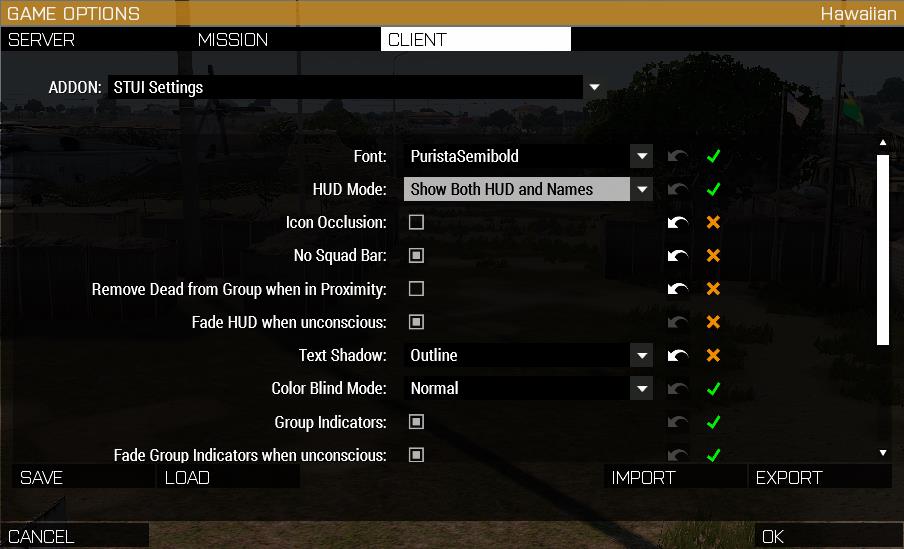Image resolution: width=904 pixels, height=549 pixels.
Task: Toggle the Group Indicators checkbox
Action: [417, 422]
